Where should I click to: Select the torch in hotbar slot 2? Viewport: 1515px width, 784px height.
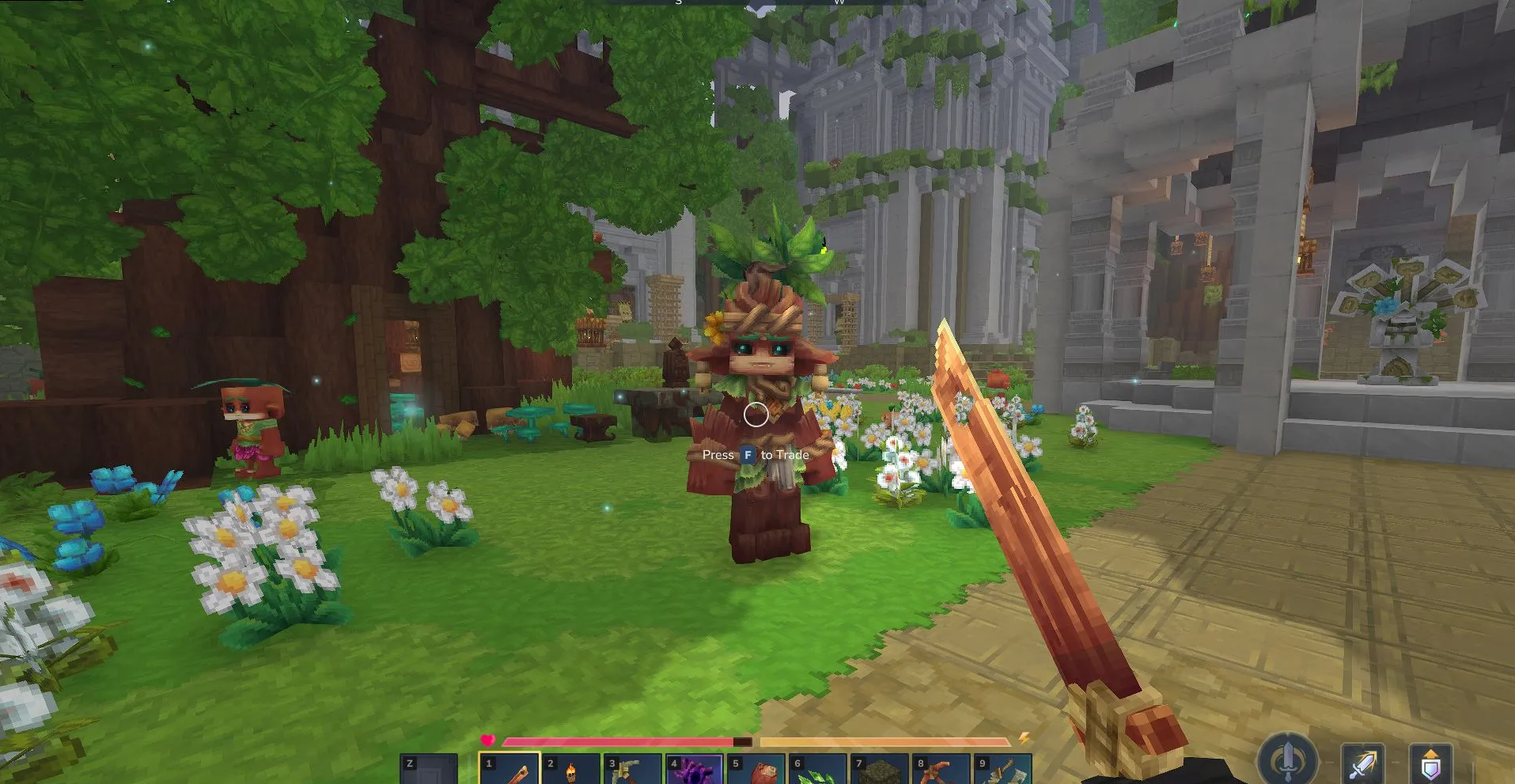click(571, 769)
